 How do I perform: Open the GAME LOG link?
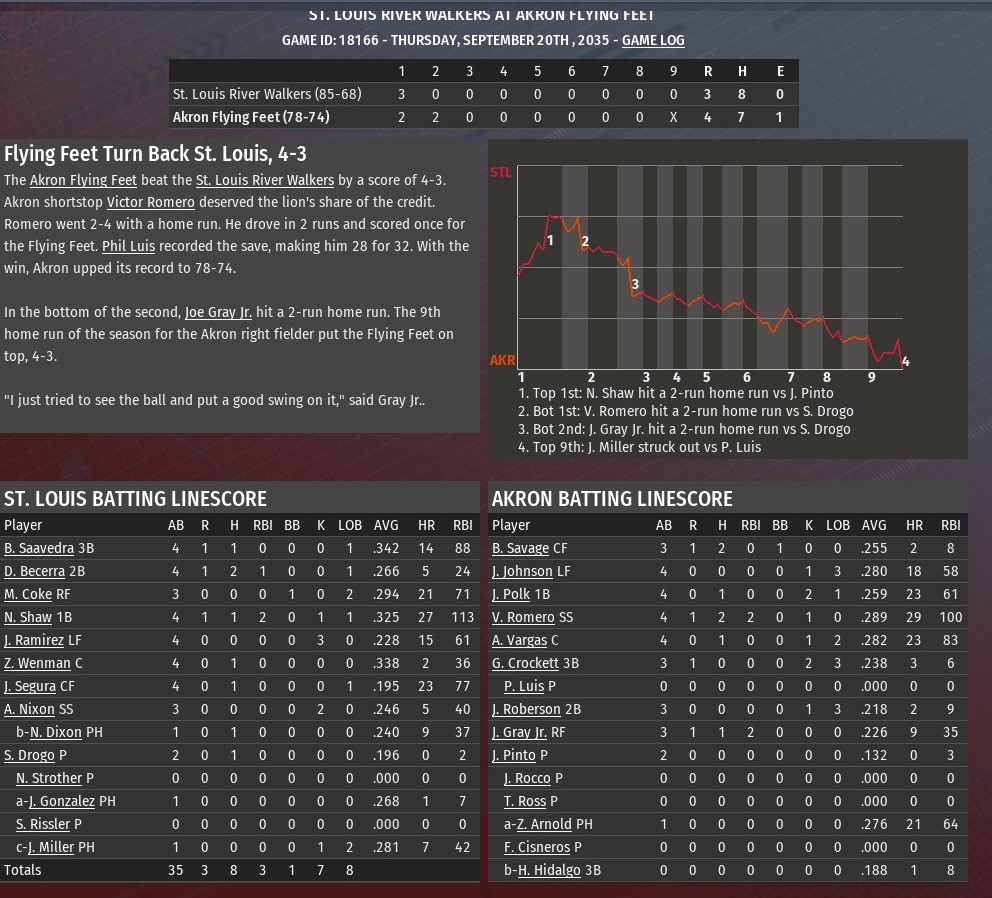(x=653, y=40)
